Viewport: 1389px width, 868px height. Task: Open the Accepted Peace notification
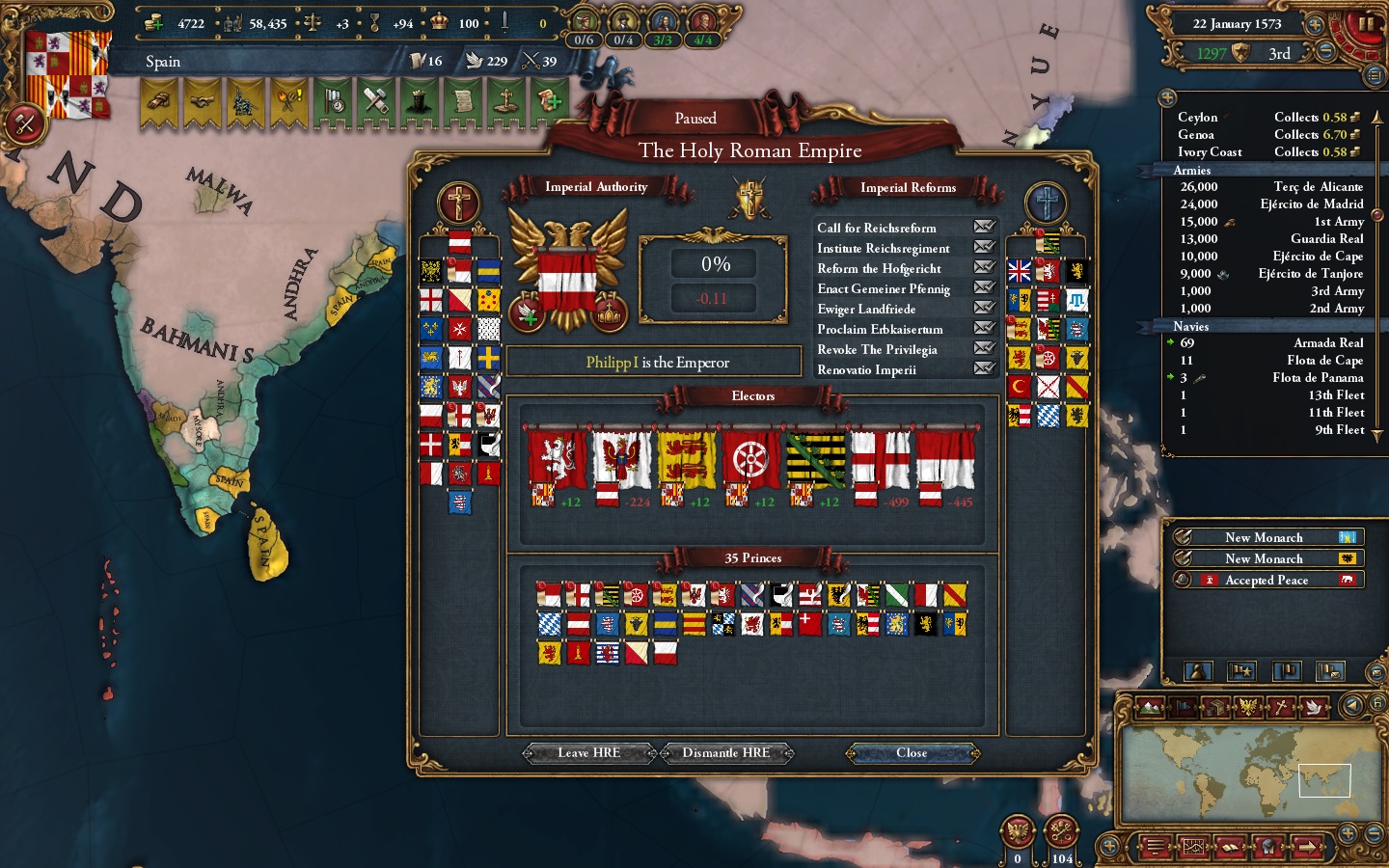coord(1266,580)
